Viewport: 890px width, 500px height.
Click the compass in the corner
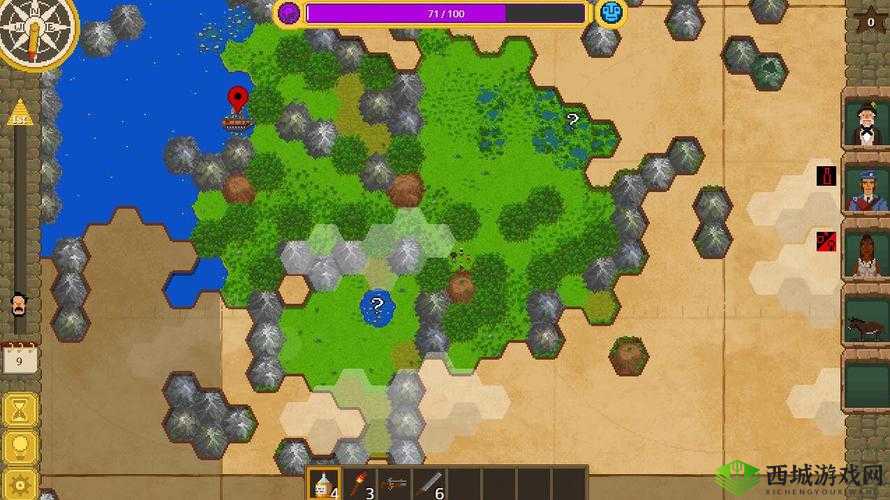36,32
